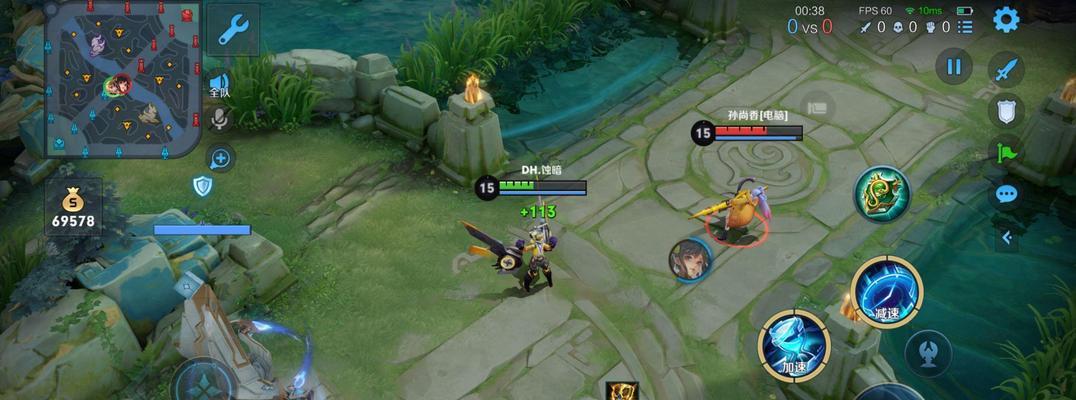Open the battlefield minimap
Screen dimensions: 1076x400
point(122,79)
